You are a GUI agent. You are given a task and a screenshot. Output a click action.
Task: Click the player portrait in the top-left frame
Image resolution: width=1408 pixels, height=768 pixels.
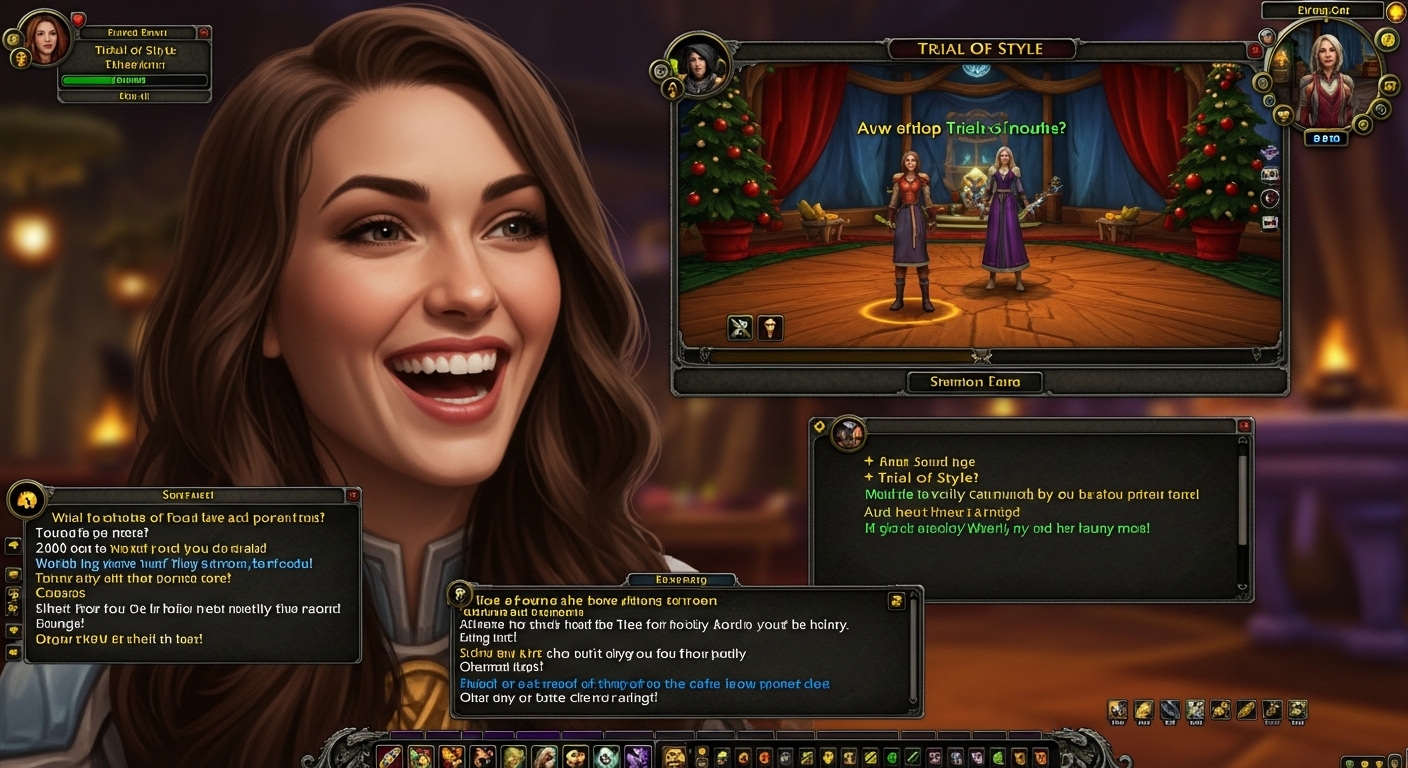pos(46,39)
